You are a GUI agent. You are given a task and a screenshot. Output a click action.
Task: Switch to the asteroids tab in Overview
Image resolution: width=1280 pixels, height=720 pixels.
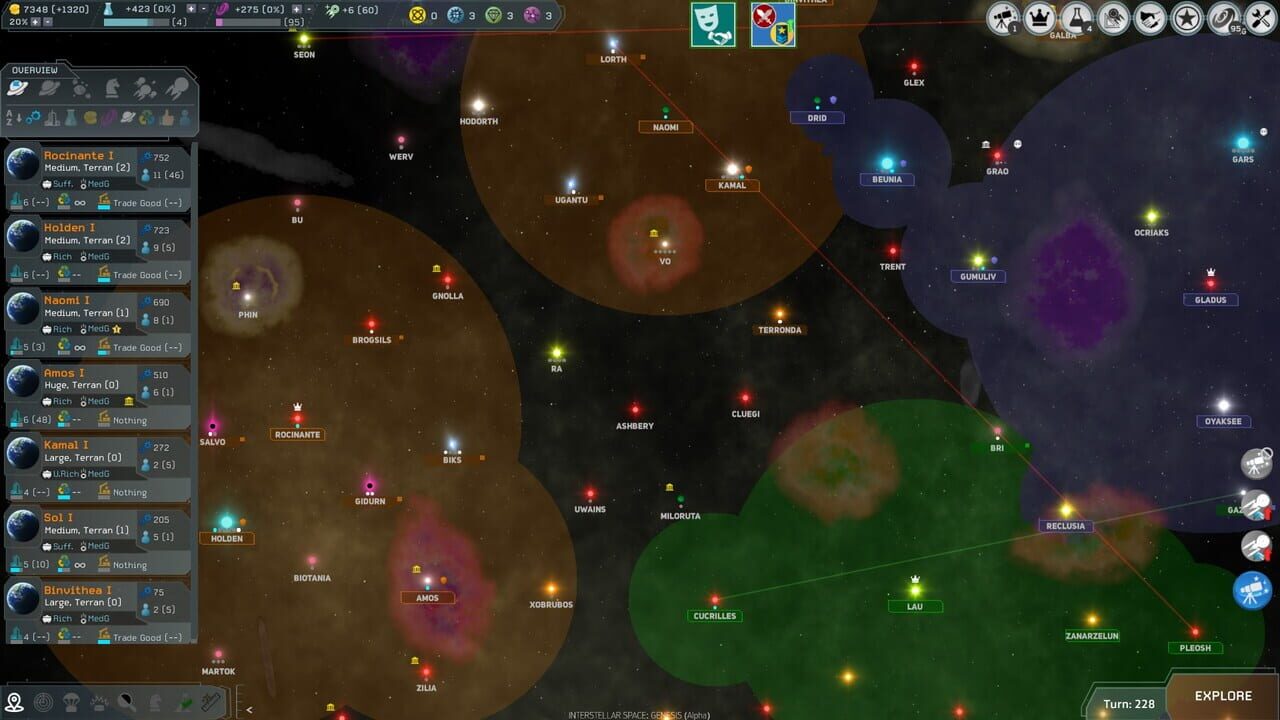pos(80,88)
